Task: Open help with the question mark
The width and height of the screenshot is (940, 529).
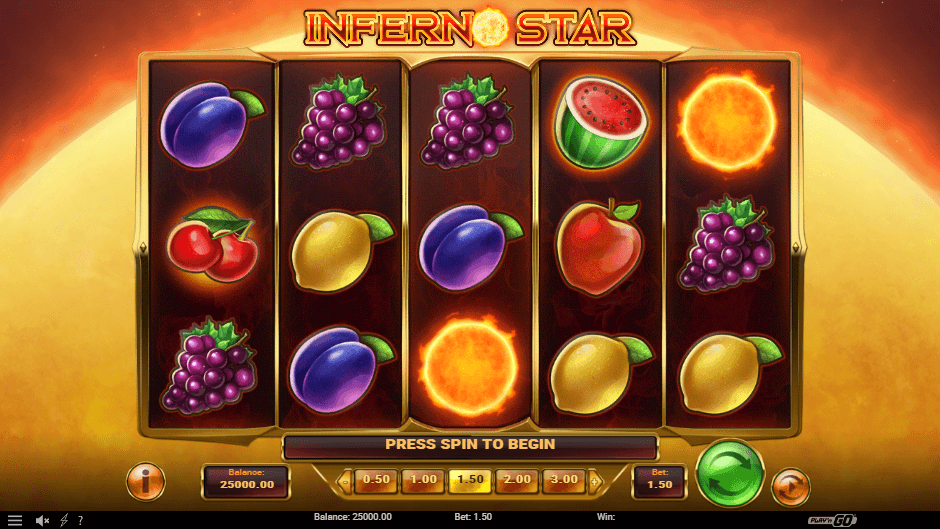Action: tap(80, 521)
